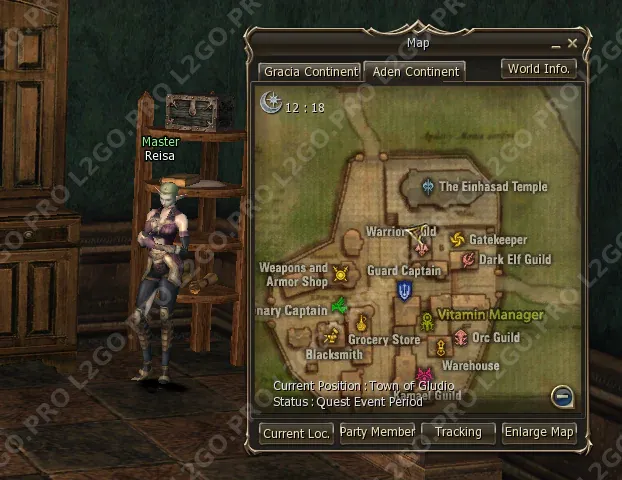Select the Aden Continent tab
Screen dimensions: 622x480
(x=415, y=72)
